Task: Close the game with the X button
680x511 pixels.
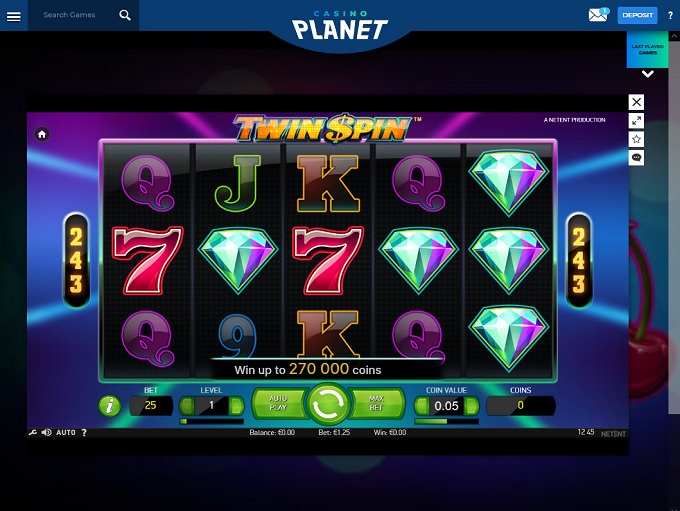Action: coord(637,102)
